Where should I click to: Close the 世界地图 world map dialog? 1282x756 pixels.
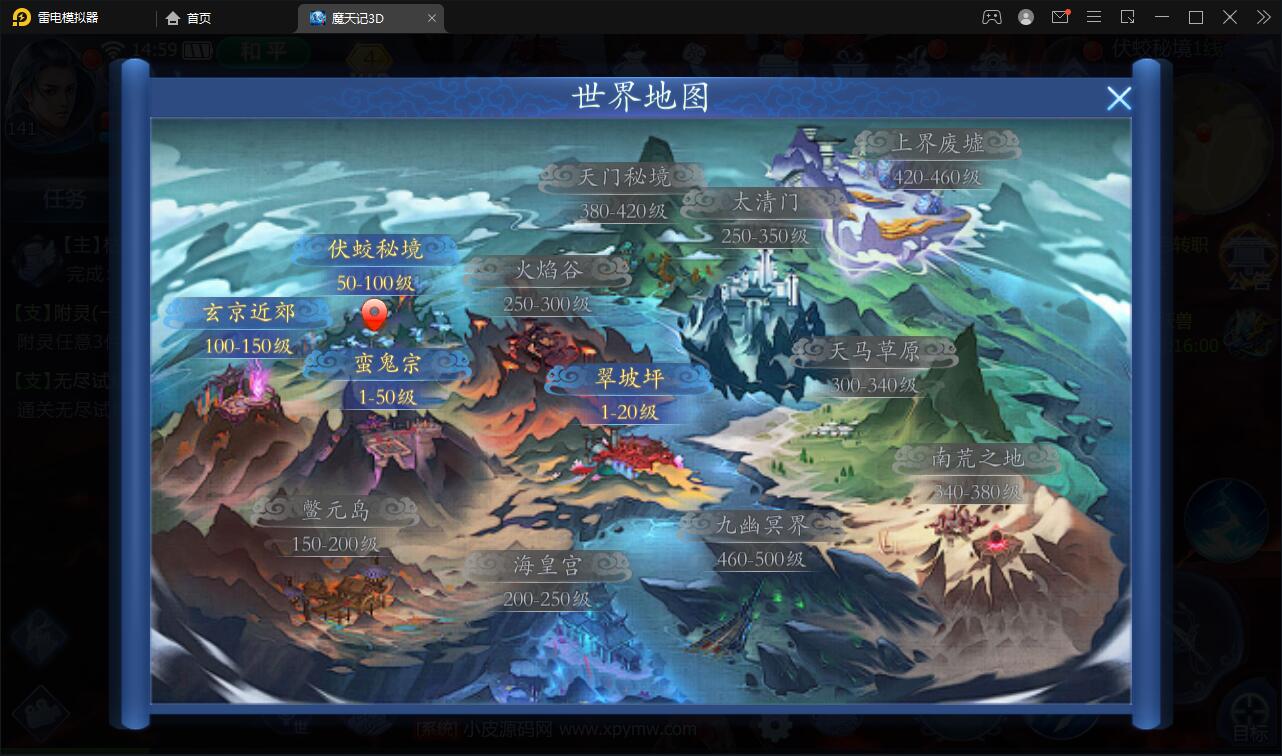tap(1119, 98)
